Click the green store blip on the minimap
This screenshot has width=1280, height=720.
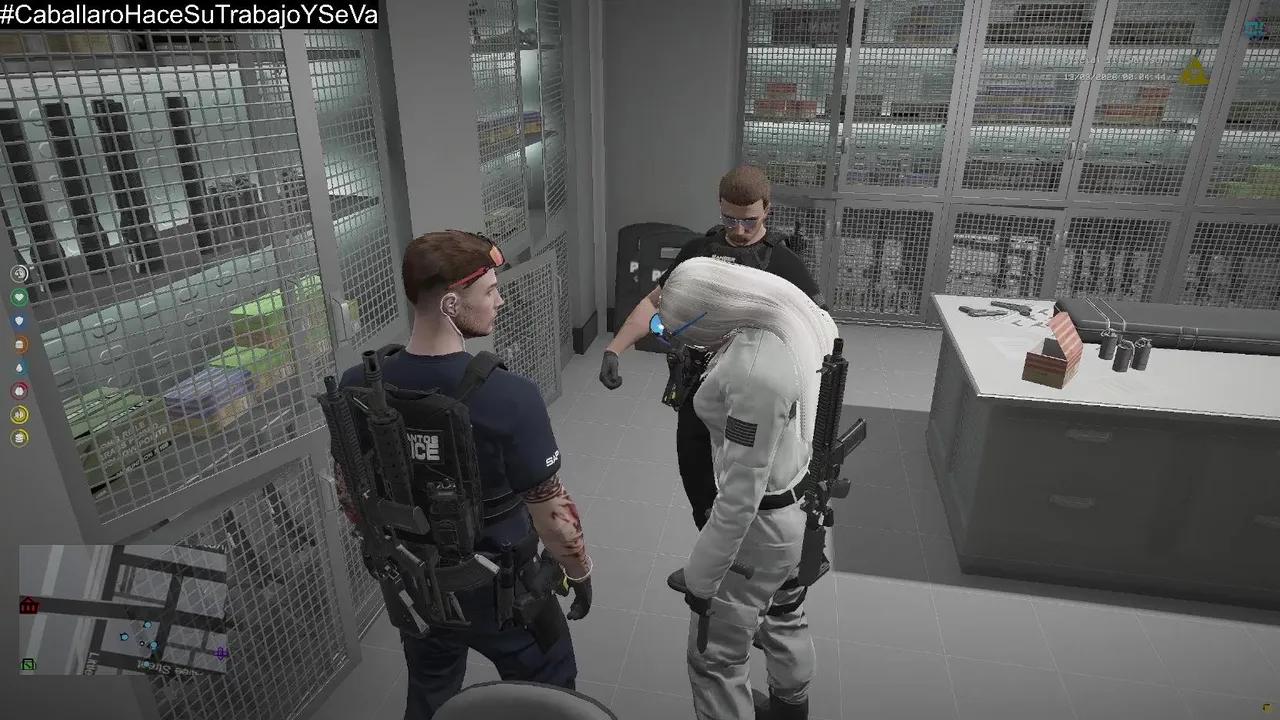click(x=28, y=665)
